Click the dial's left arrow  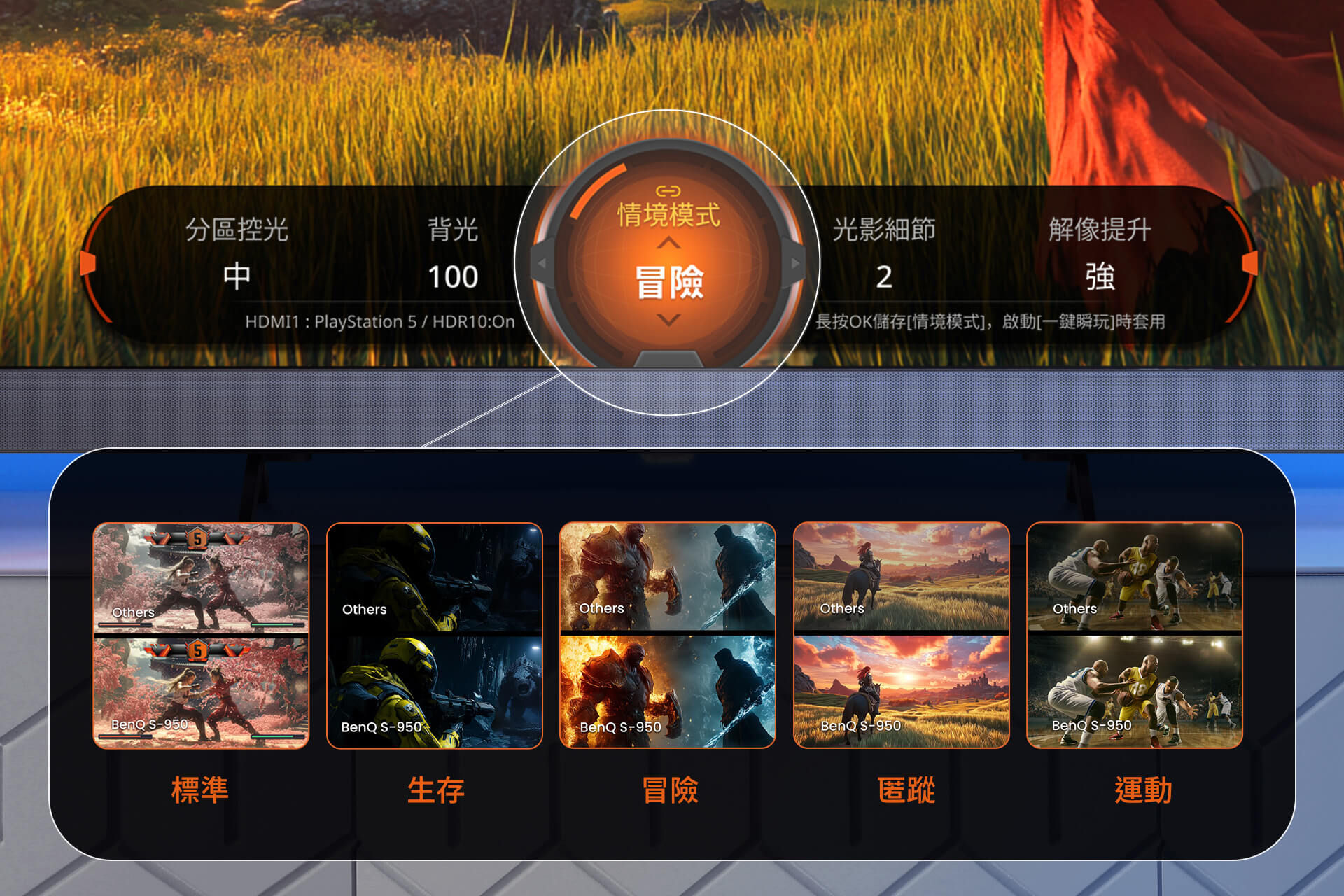541,264
